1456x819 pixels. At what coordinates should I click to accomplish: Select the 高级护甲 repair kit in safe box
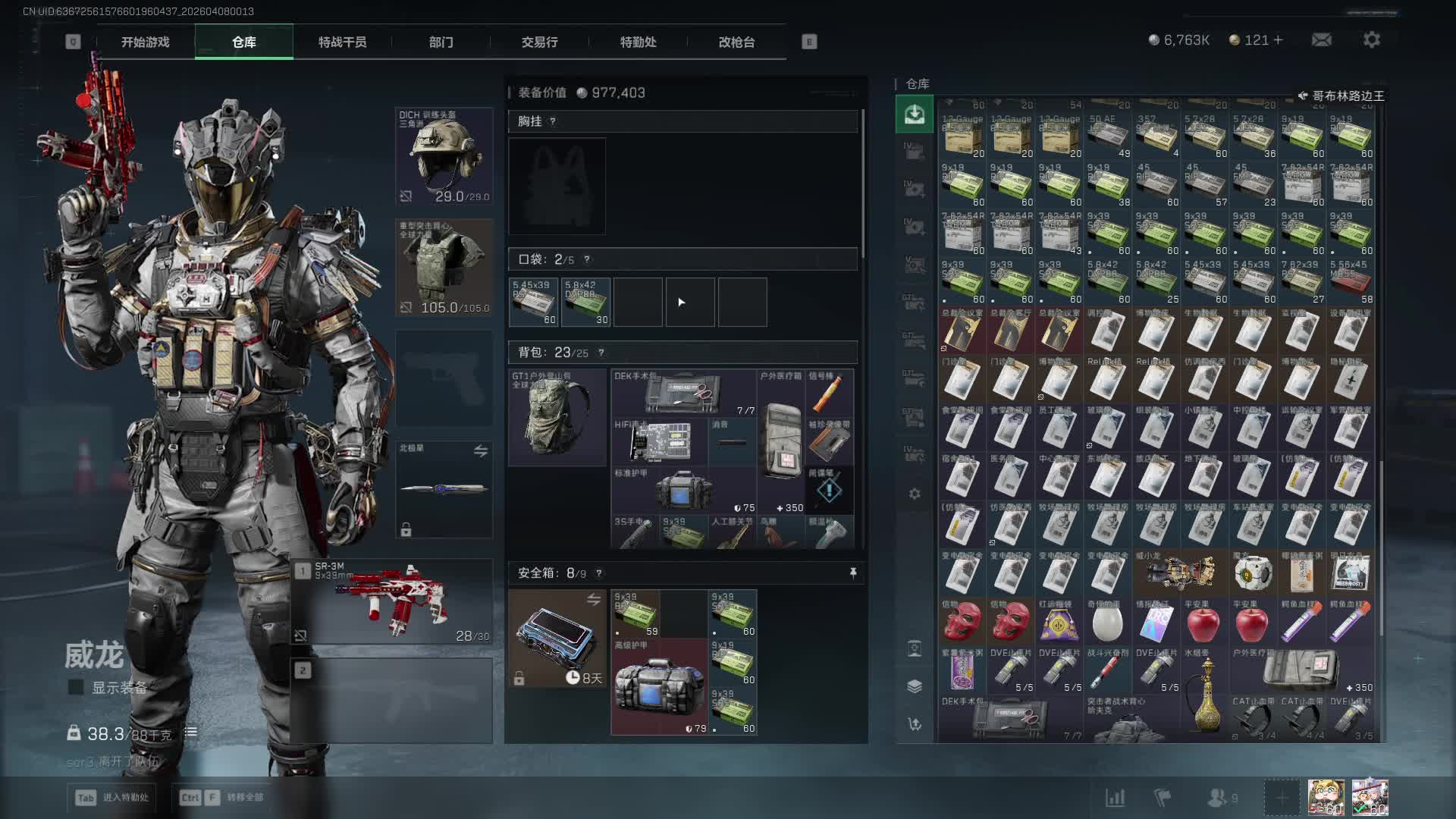coord(659,686)
